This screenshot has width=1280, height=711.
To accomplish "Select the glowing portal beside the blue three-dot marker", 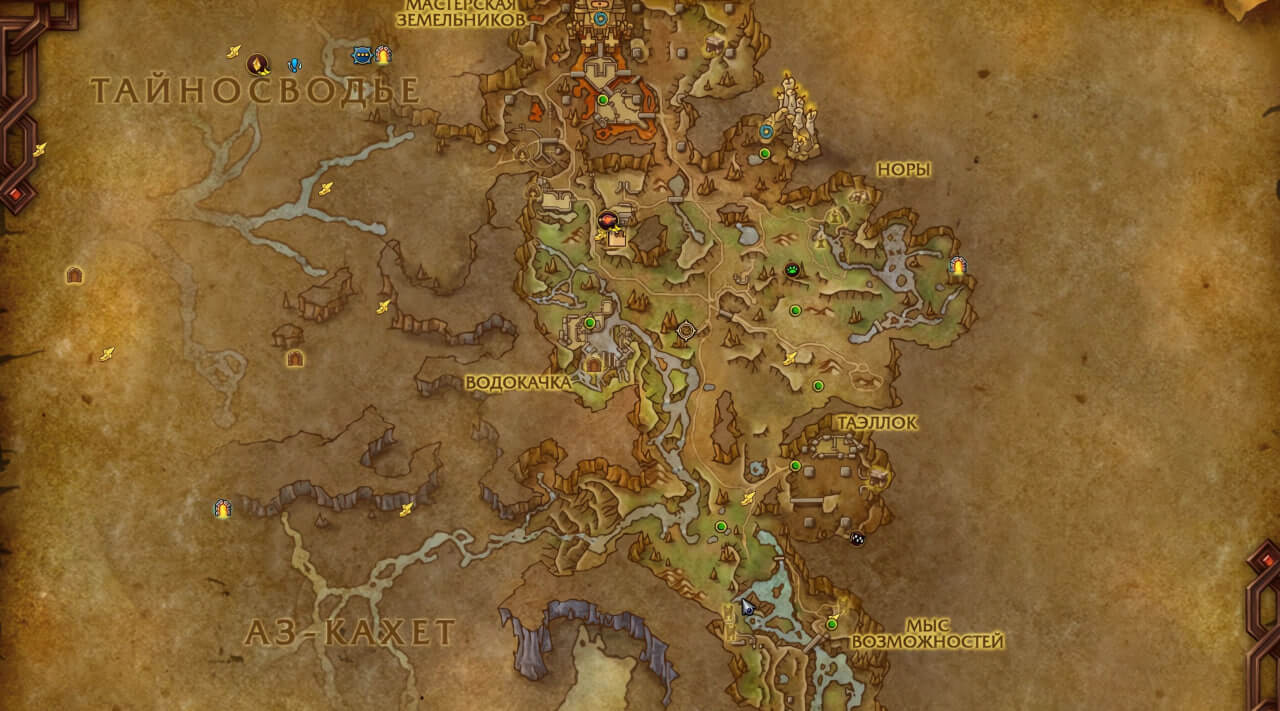I will coord(382,55).
